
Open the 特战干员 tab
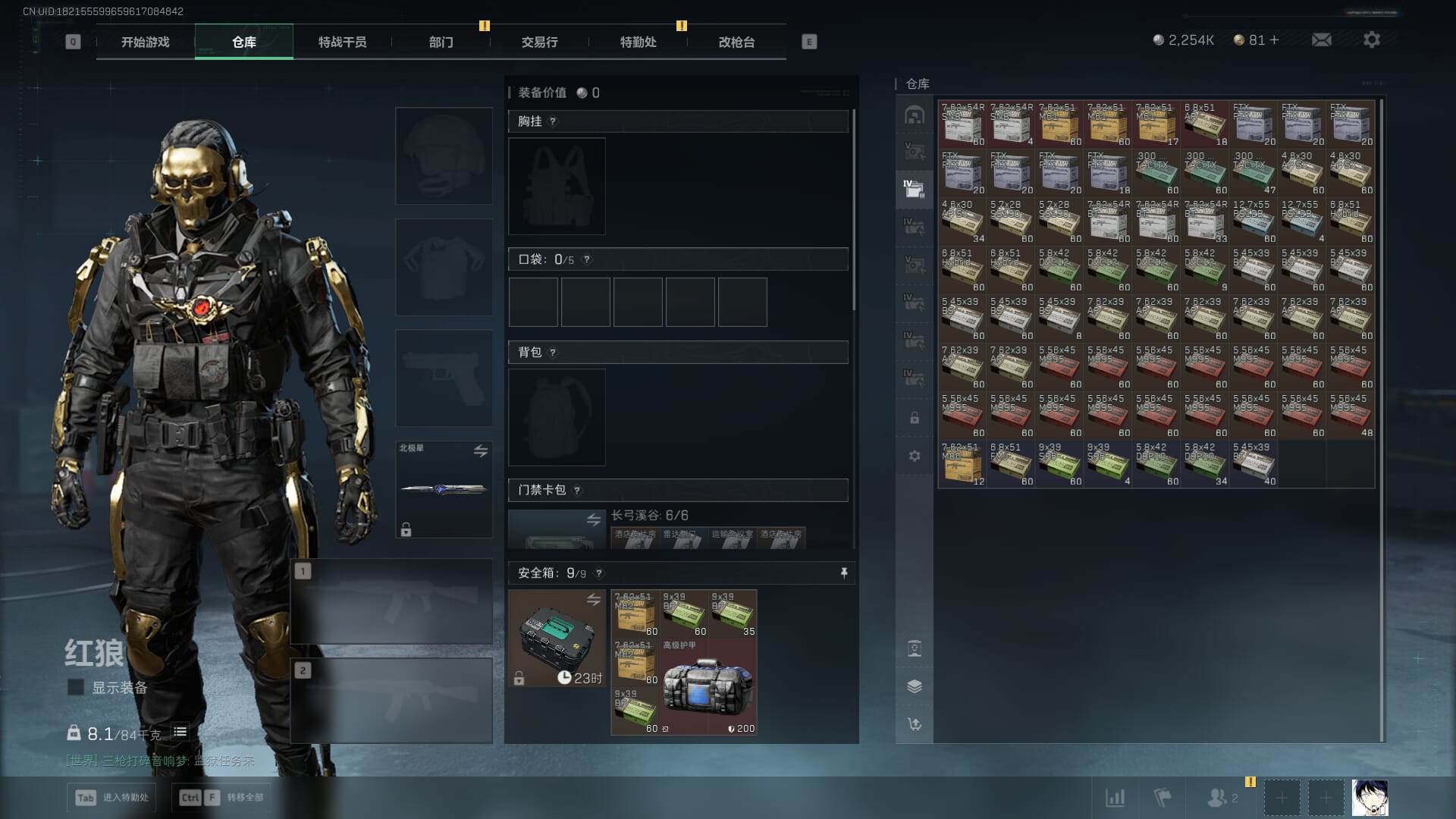tap(342, 42)
